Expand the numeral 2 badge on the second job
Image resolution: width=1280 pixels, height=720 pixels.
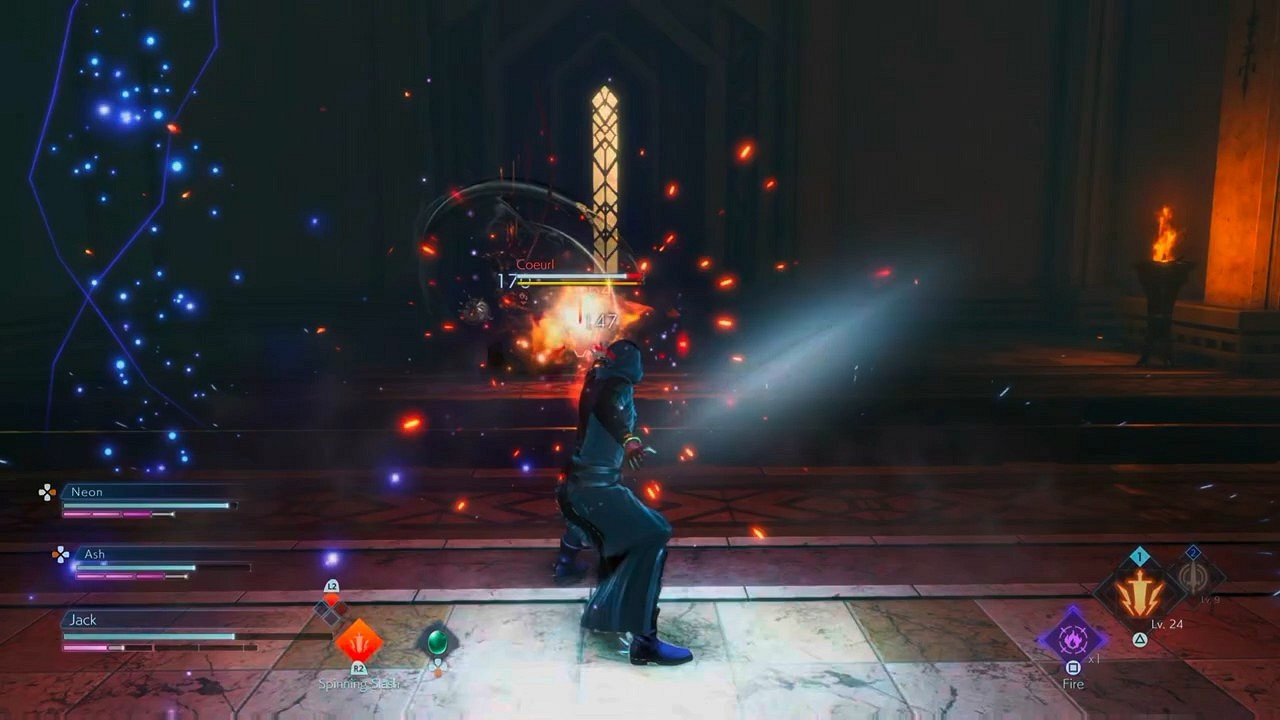[x=1193, y=551]
